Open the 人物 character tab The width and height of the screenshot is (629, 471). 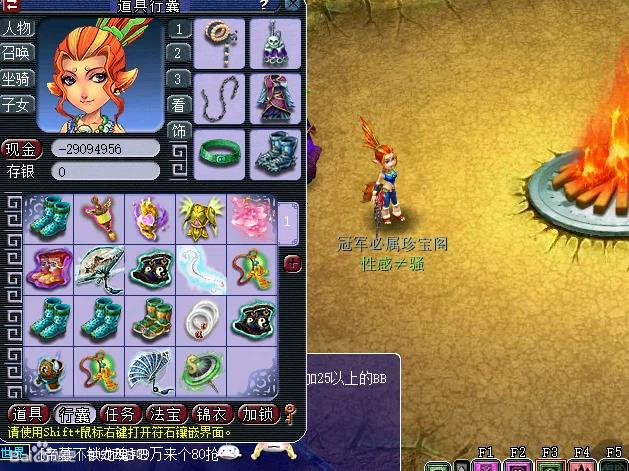pos(16,28)
